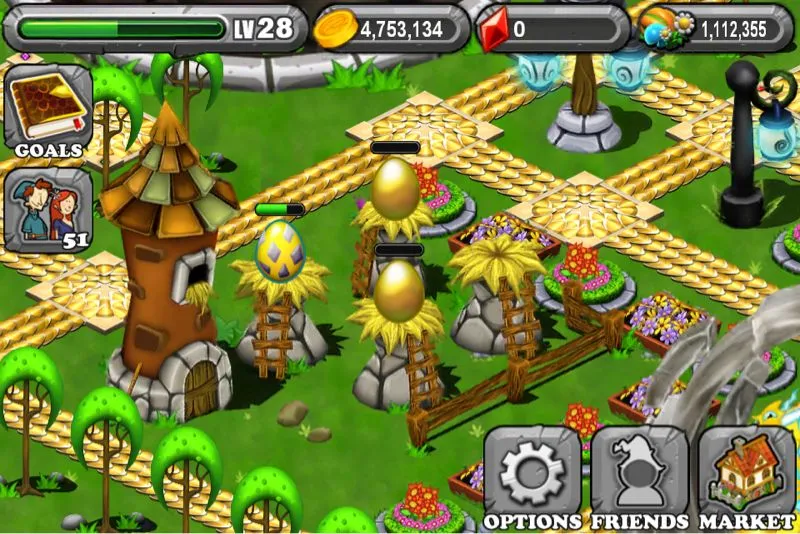Open the Options gear menu
Image resolution: width=800 pixels, height=534 pixels.
pyautogui.click(x=533, y=476)
